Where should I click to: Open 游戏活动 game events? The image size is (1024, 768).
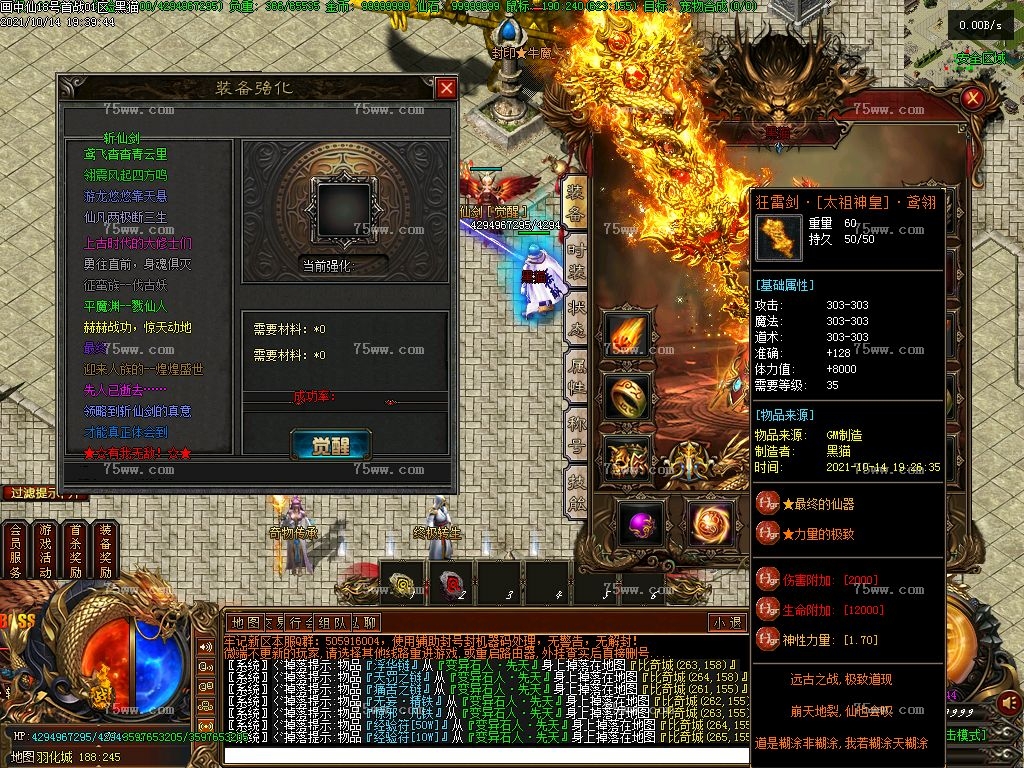[x=45, y=550]
